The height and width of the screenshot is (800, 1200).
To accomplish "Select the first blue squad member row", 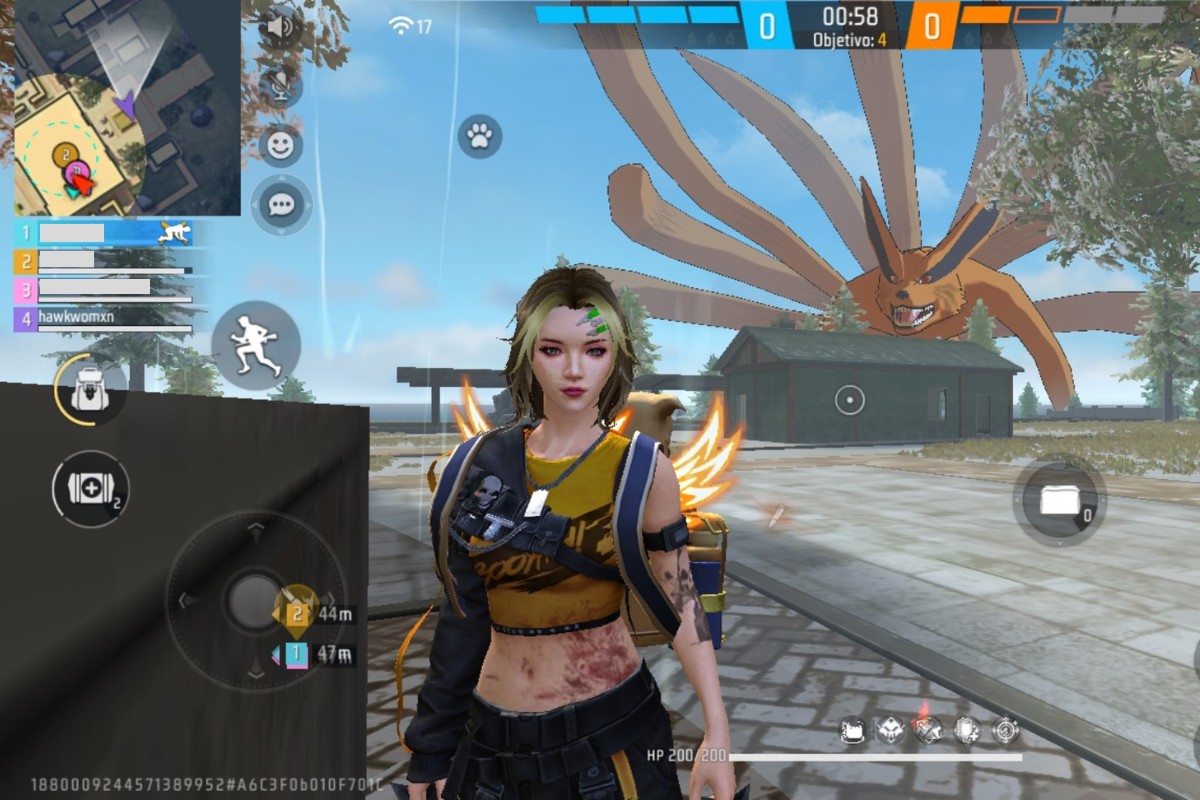I will click(102, 233).
